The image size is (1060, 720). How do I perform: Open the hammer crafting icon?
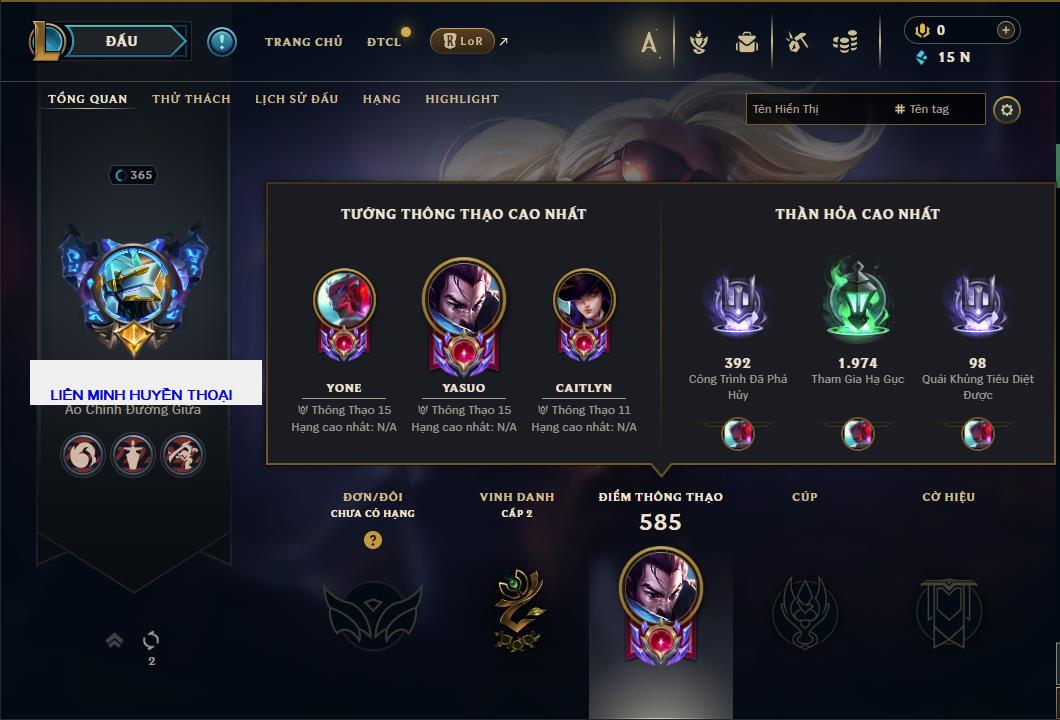[797, 42]
